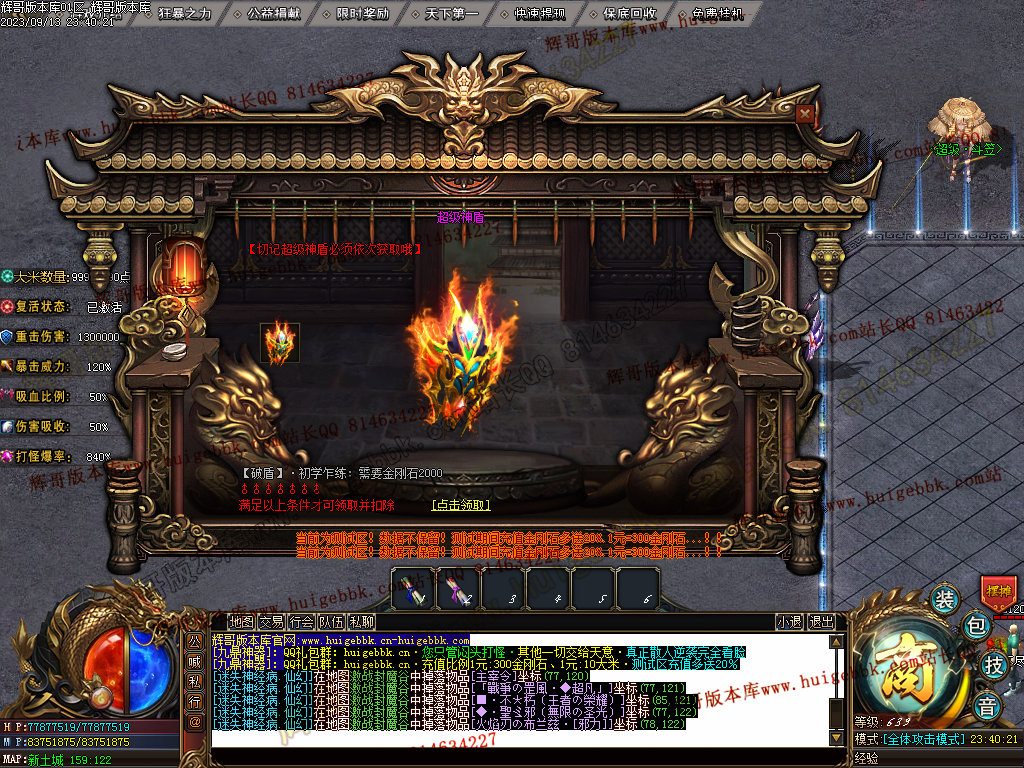Open the 狂暴之力 top menu
Viewport: 1024px width, 768px height.
click(186, 14)
